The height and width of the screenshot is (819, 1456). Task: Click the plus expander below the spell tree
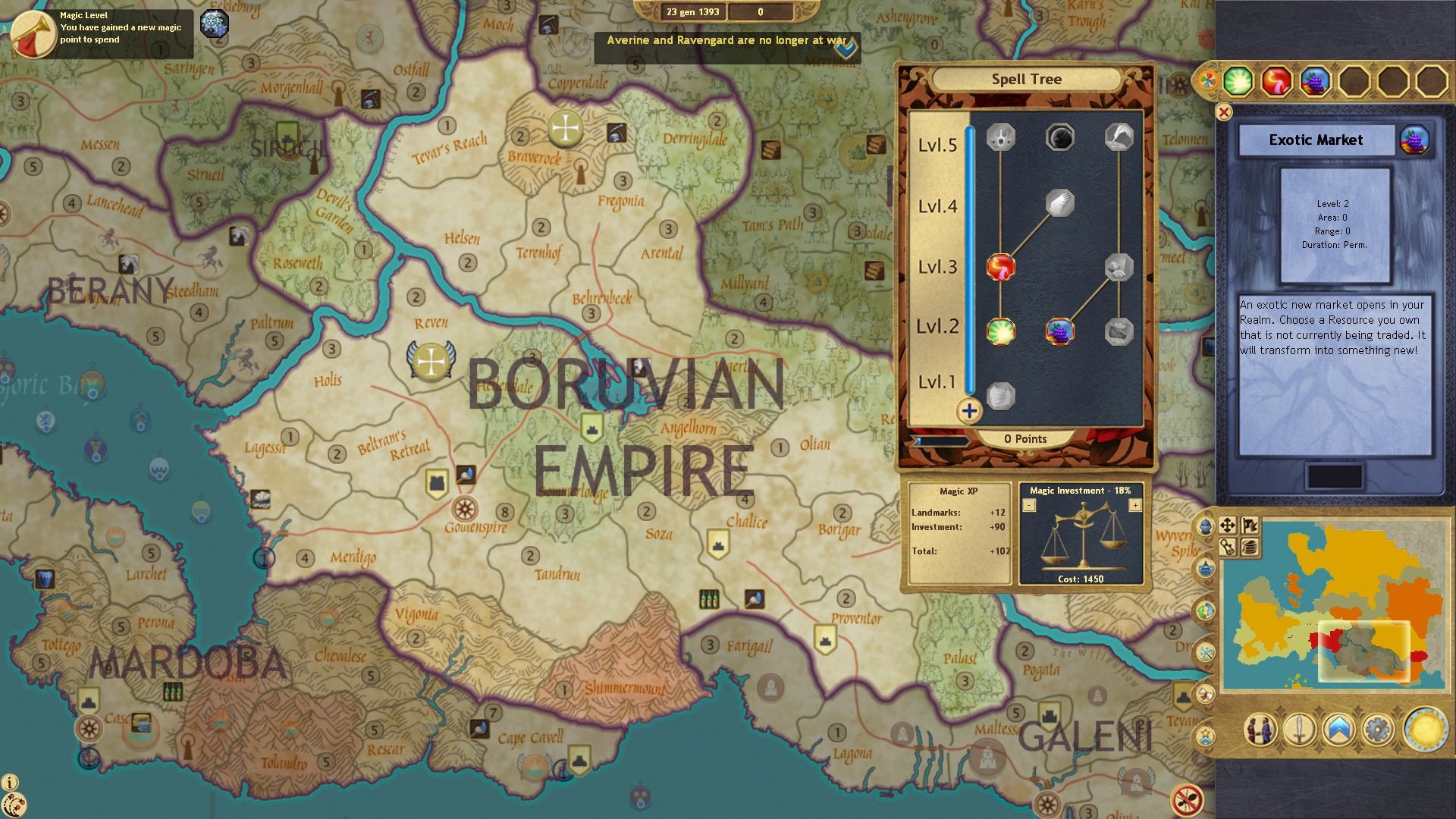pyautogui.click(x=969, y=413)
